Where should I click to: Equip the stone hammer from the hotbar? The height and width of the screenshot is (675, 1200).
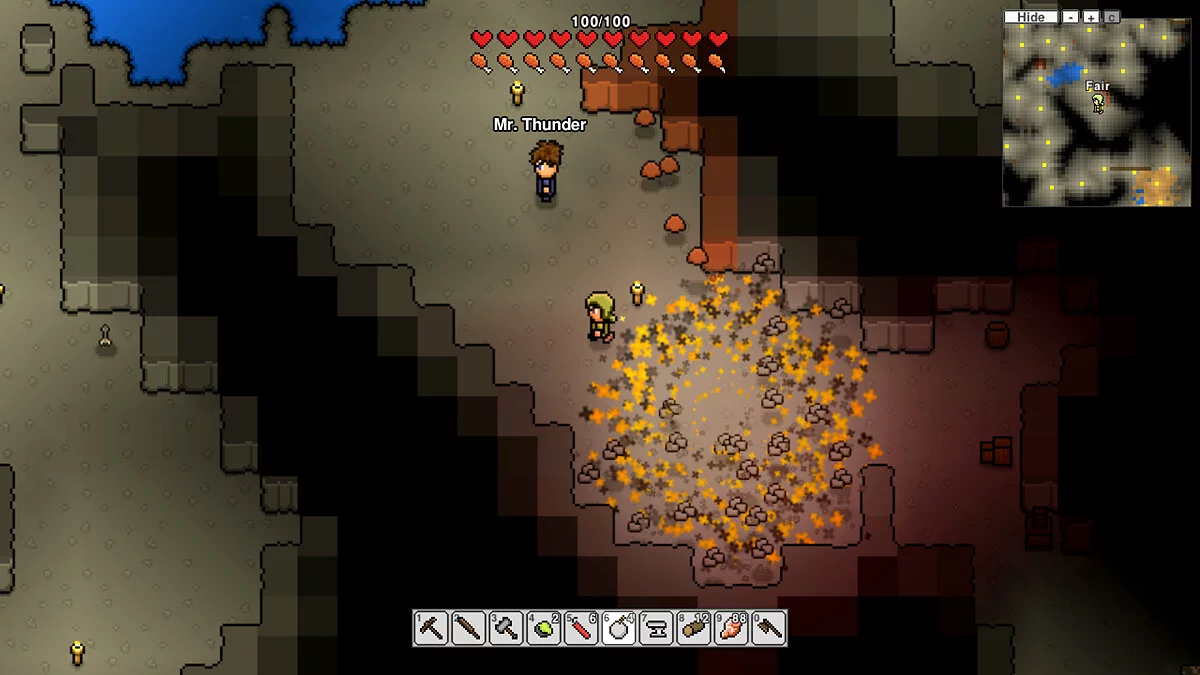click(x=506, y=628)
